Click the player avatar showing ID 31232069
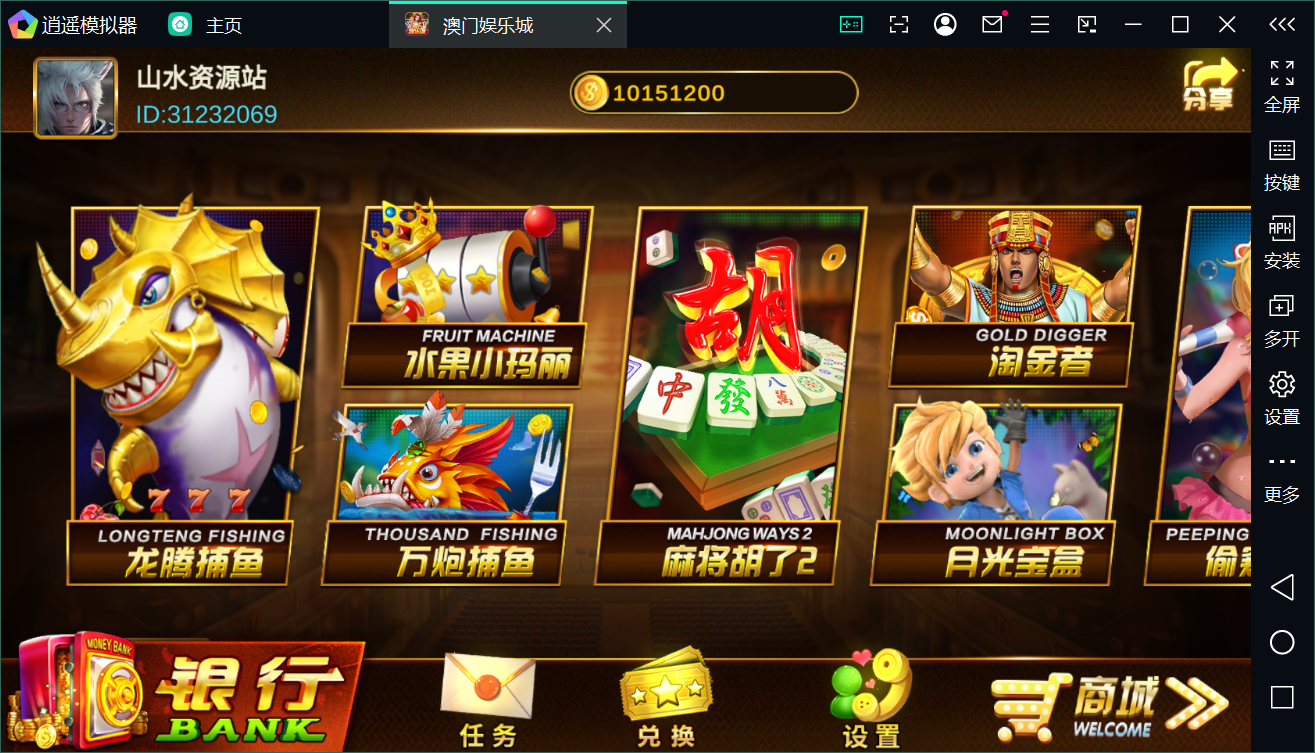Image resolution: width=1315 pixels, height=753 pixels. (x=75, y=96)
